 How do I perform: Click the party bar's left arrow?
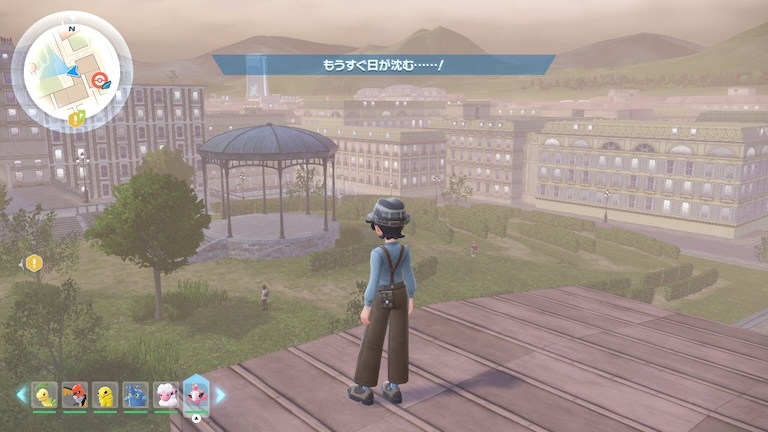click(21, 395)
